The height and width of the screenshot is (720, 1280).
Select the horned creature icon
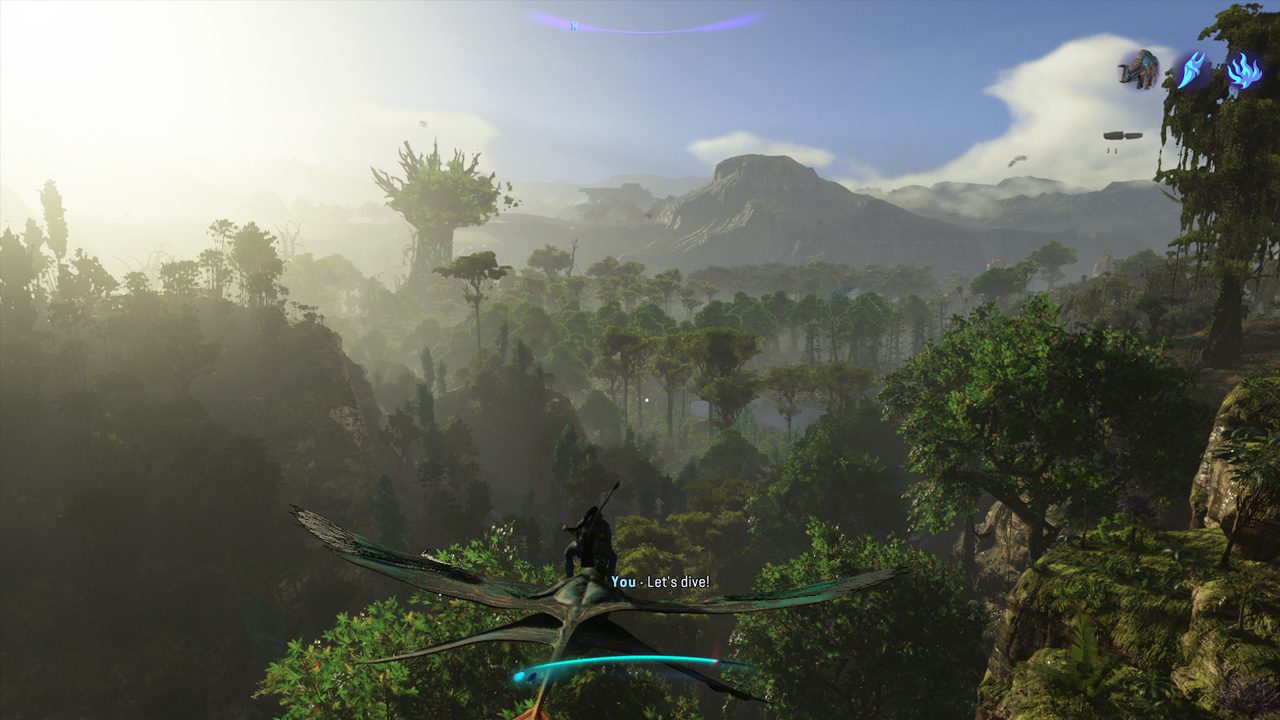tap(1139, 69)
